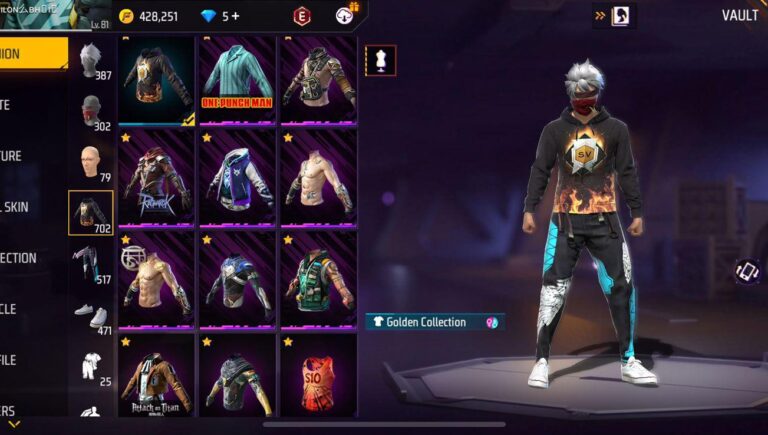Open the mask category with 302 items
Screen dimensions: 768x435
click(92, 113)
